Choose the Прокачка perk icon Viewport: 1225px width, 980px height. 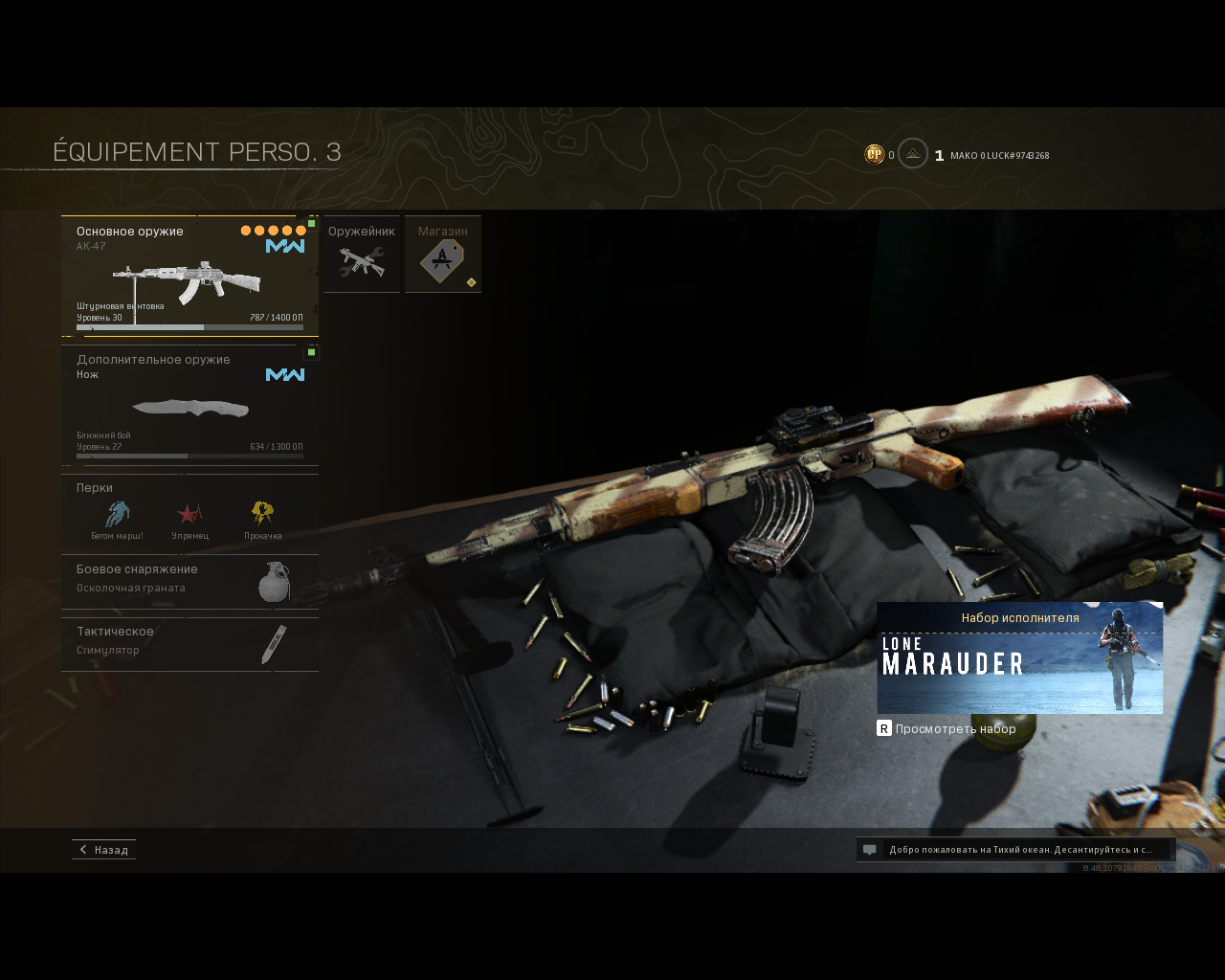pyautogui.click(x=262, y=517)
